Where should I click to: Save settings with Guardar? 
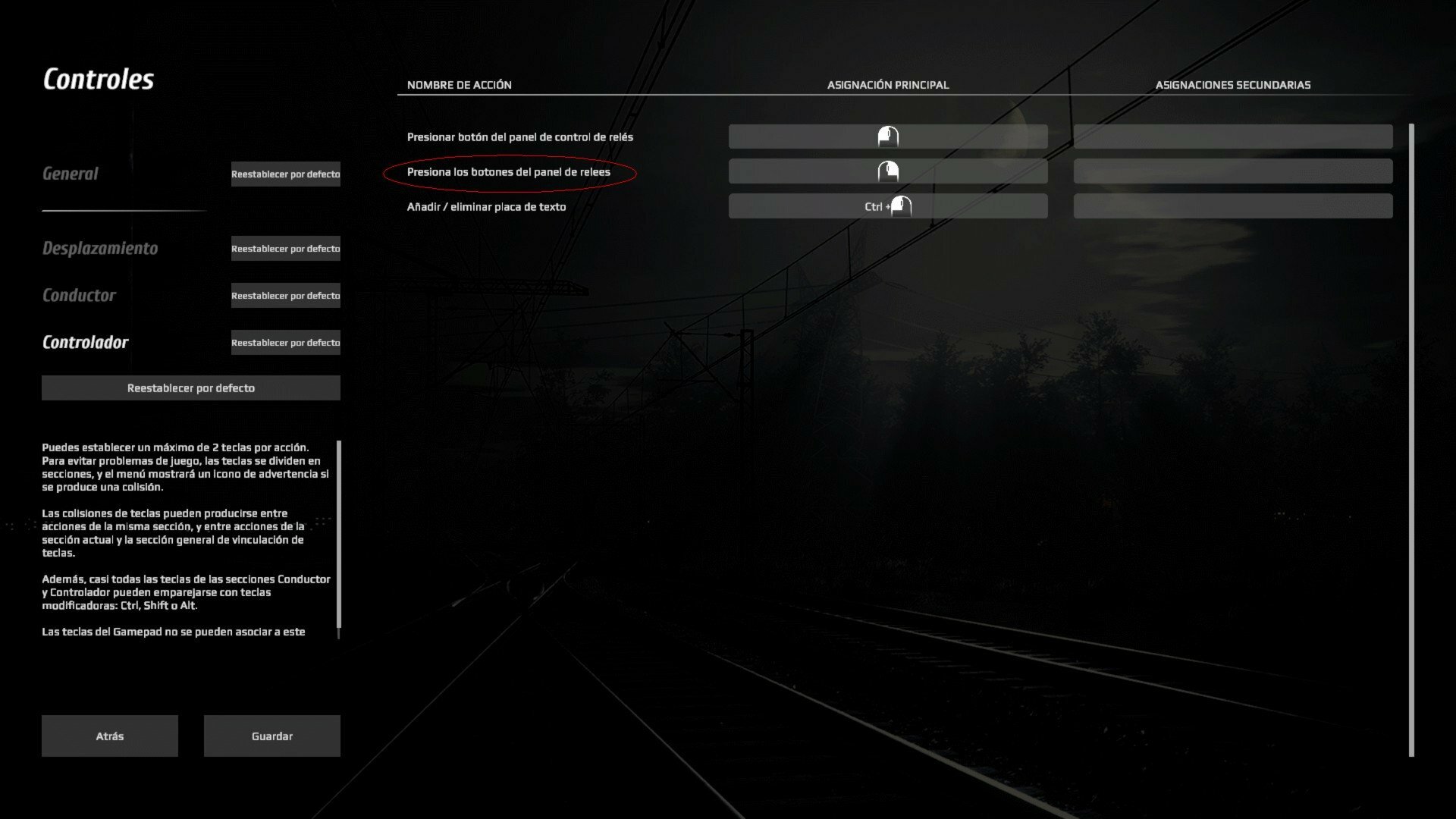point(271,736)
